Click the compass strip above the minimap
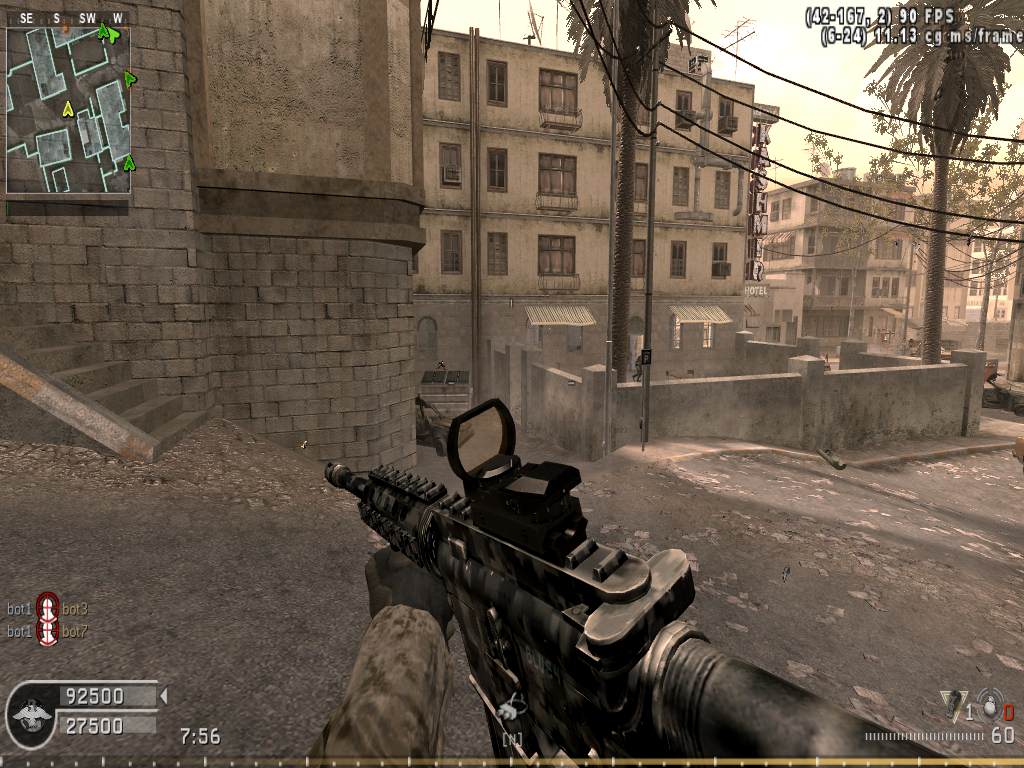This screenshot has height=768, width=1024. 68,18
